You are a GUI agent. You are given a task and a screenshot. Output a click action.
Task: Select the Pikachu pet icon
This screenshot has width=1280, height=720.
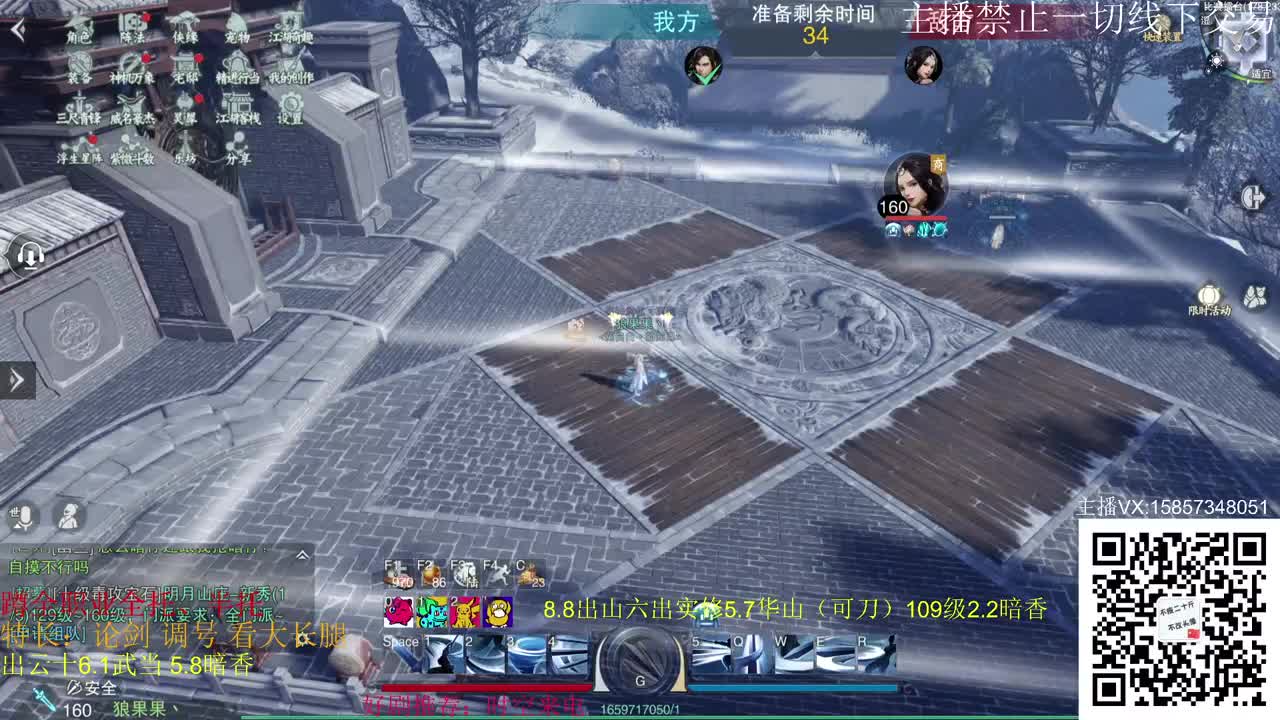pos(465,611)
